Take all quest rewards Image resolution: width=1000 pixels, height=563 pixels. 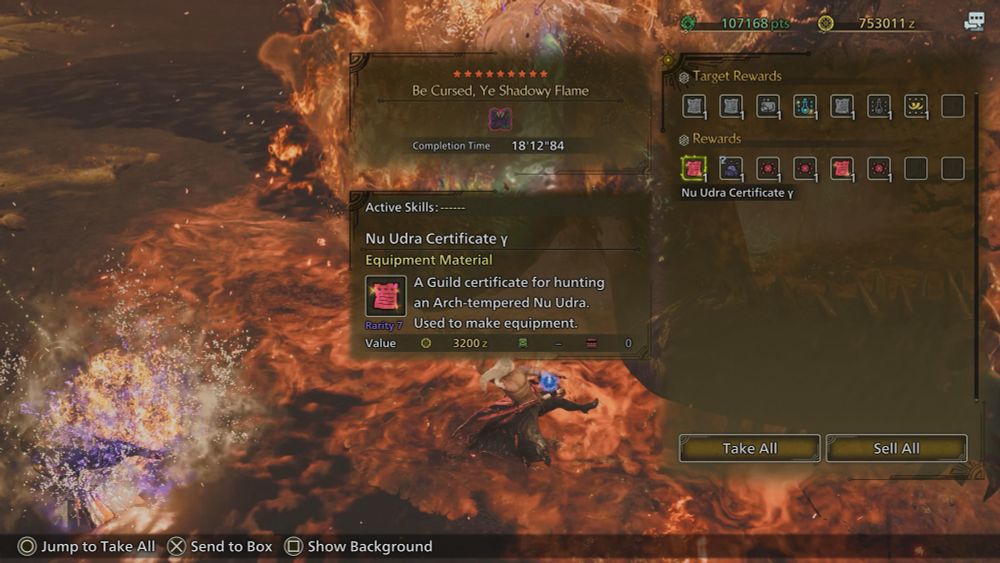coord(749,448)
